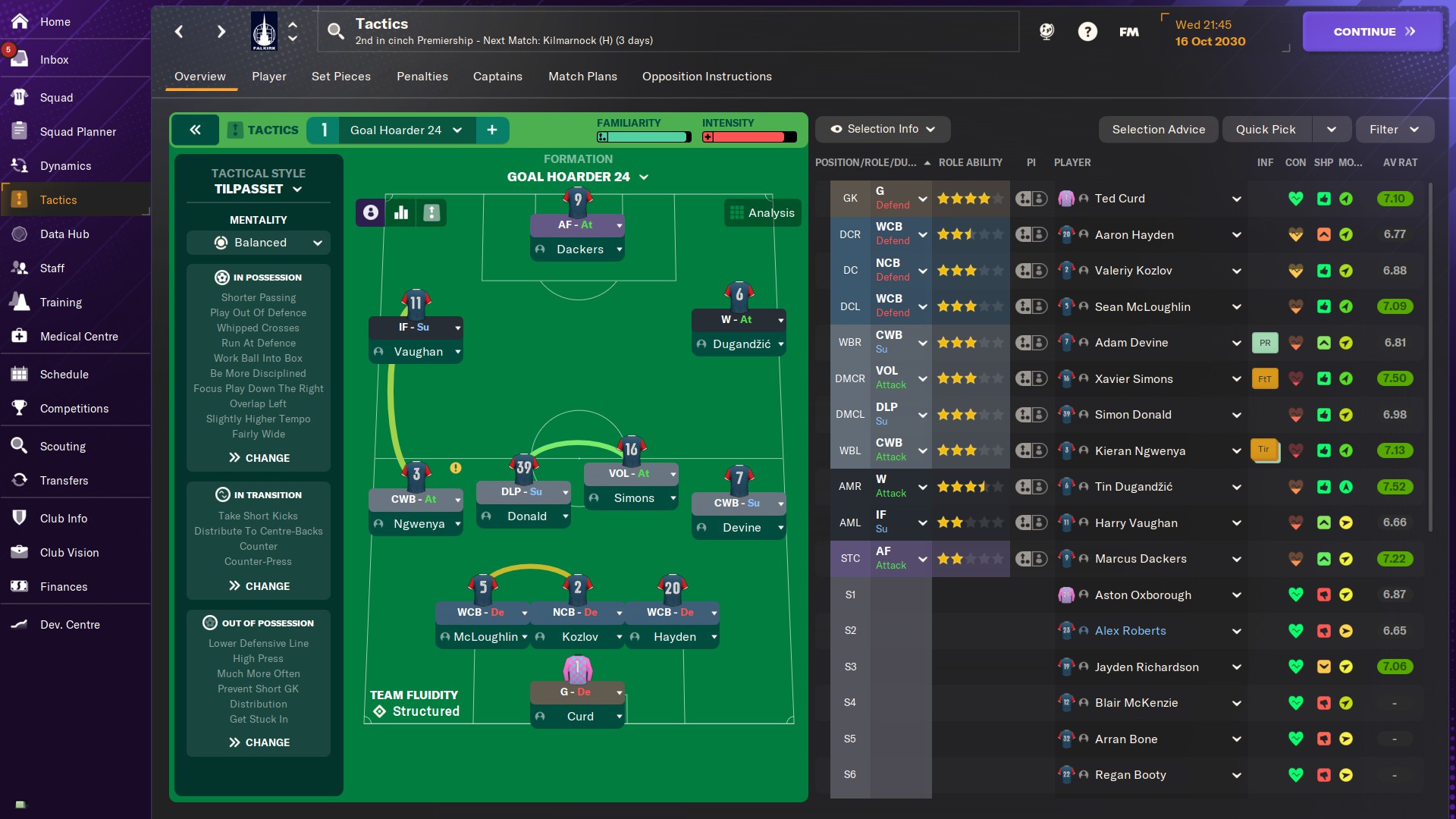Switch to the Set Pieces tab

point(340,77)
